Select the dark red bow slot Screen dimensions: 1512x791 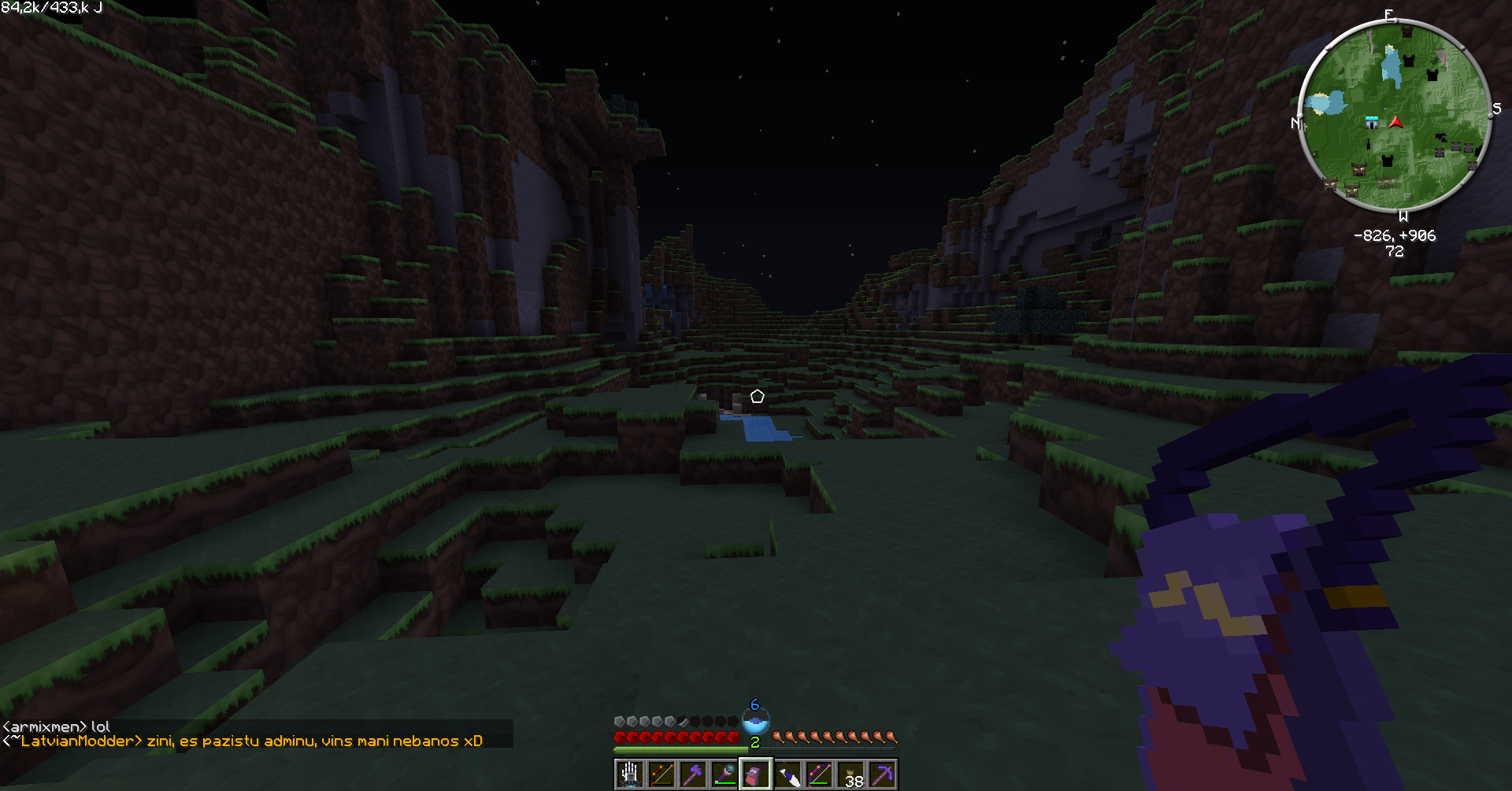661,775
